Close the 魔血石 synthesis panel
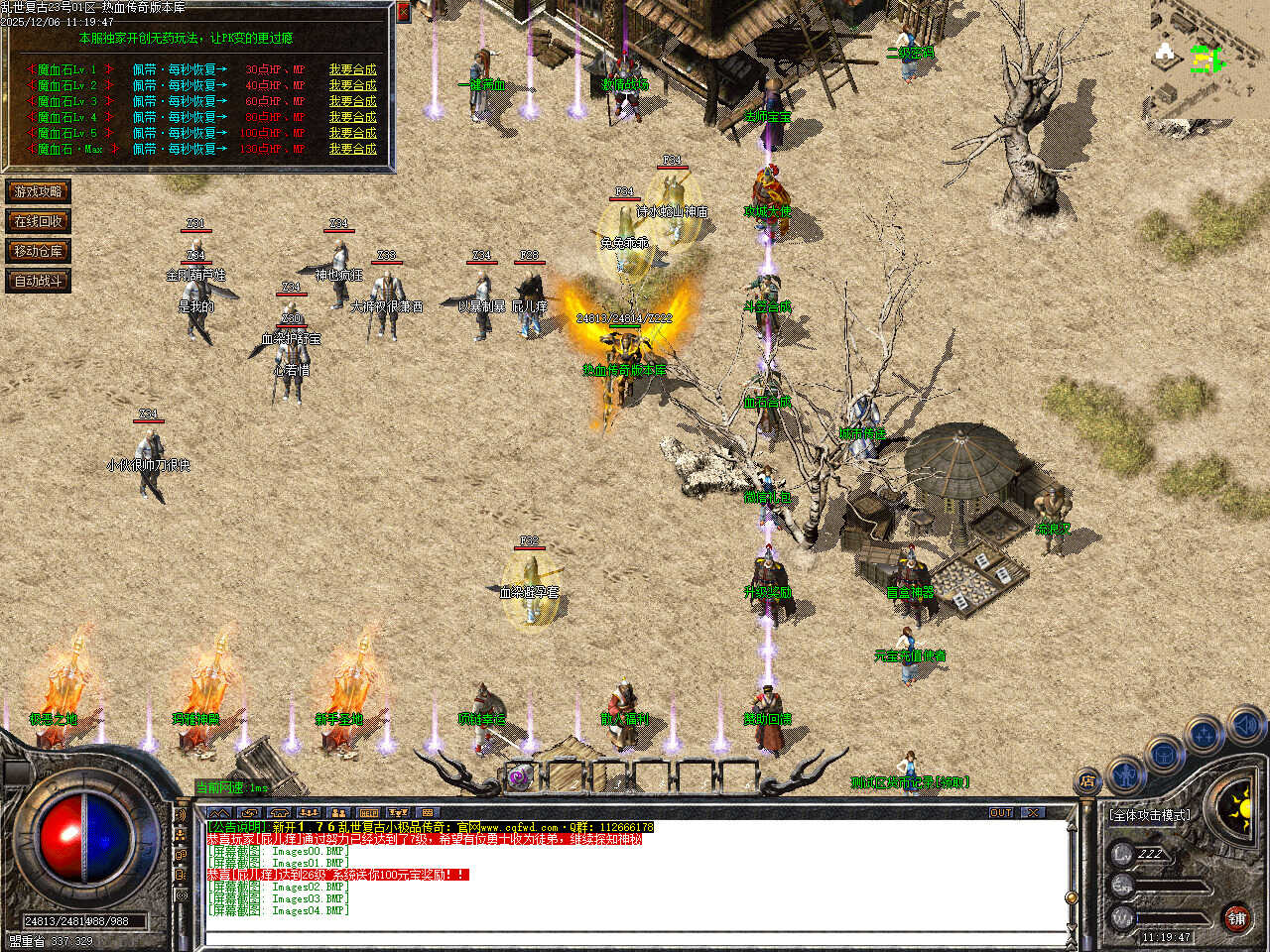Image resolution: width=1270 pixels, height=952 pixels. tap(403, 12)
